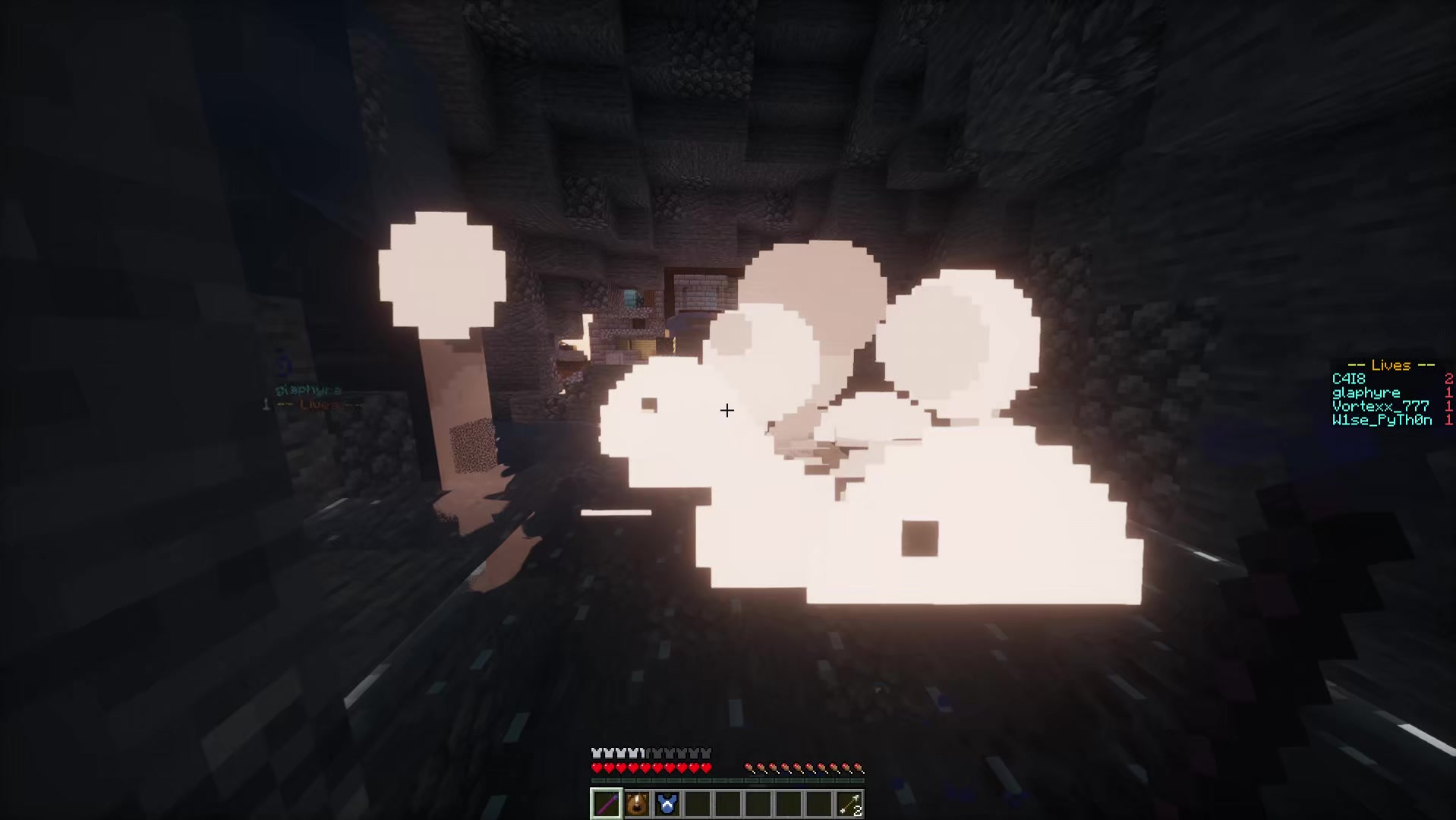1456x820 pixels.
Task: Click the last drumstick in the hunger bar
Action: [859, 768]
